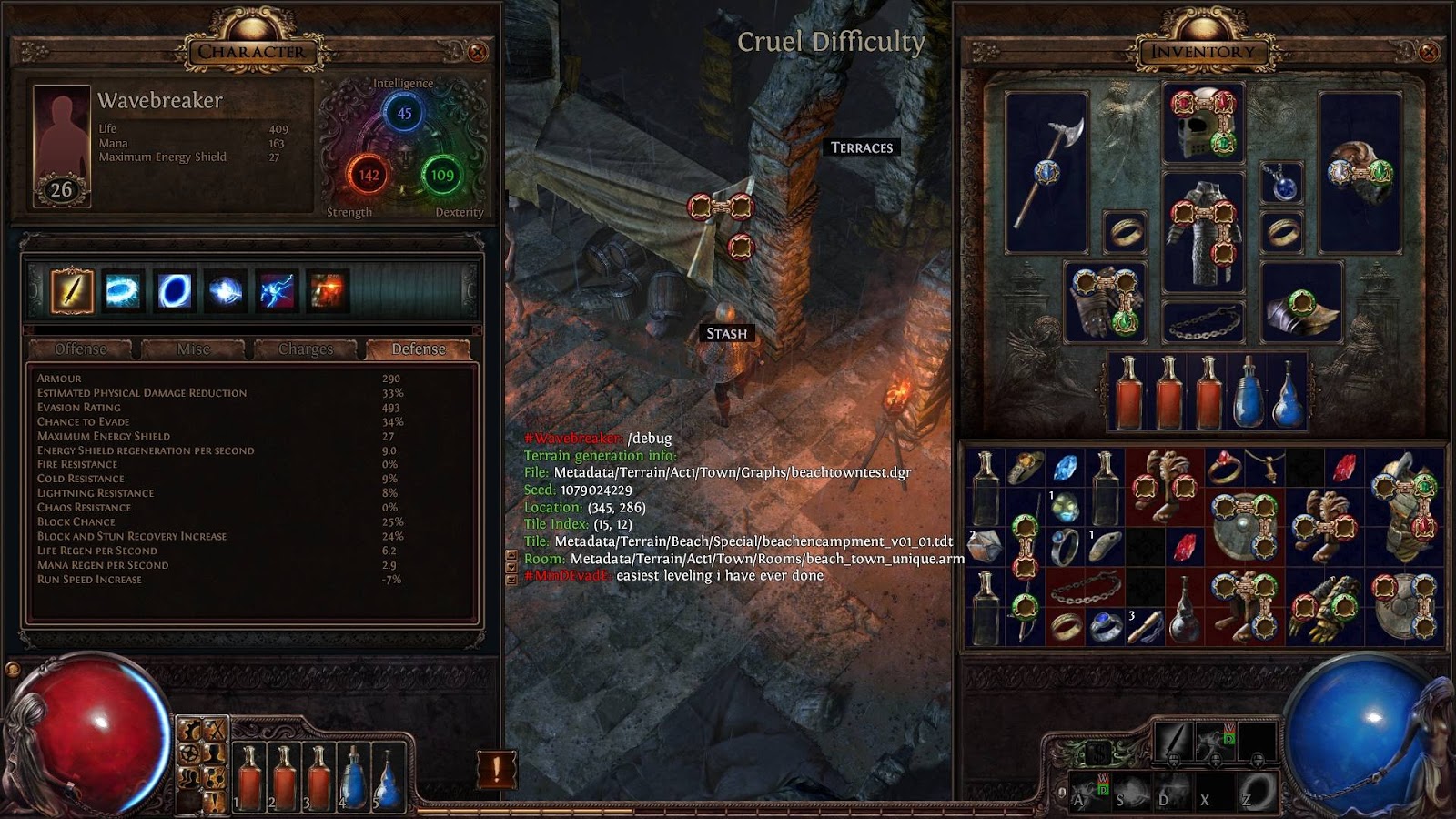Viewport: 1456px width, 819px height.
Task: Open the microtransaction shop dollar icon
Action: [x=1099, y=753]
